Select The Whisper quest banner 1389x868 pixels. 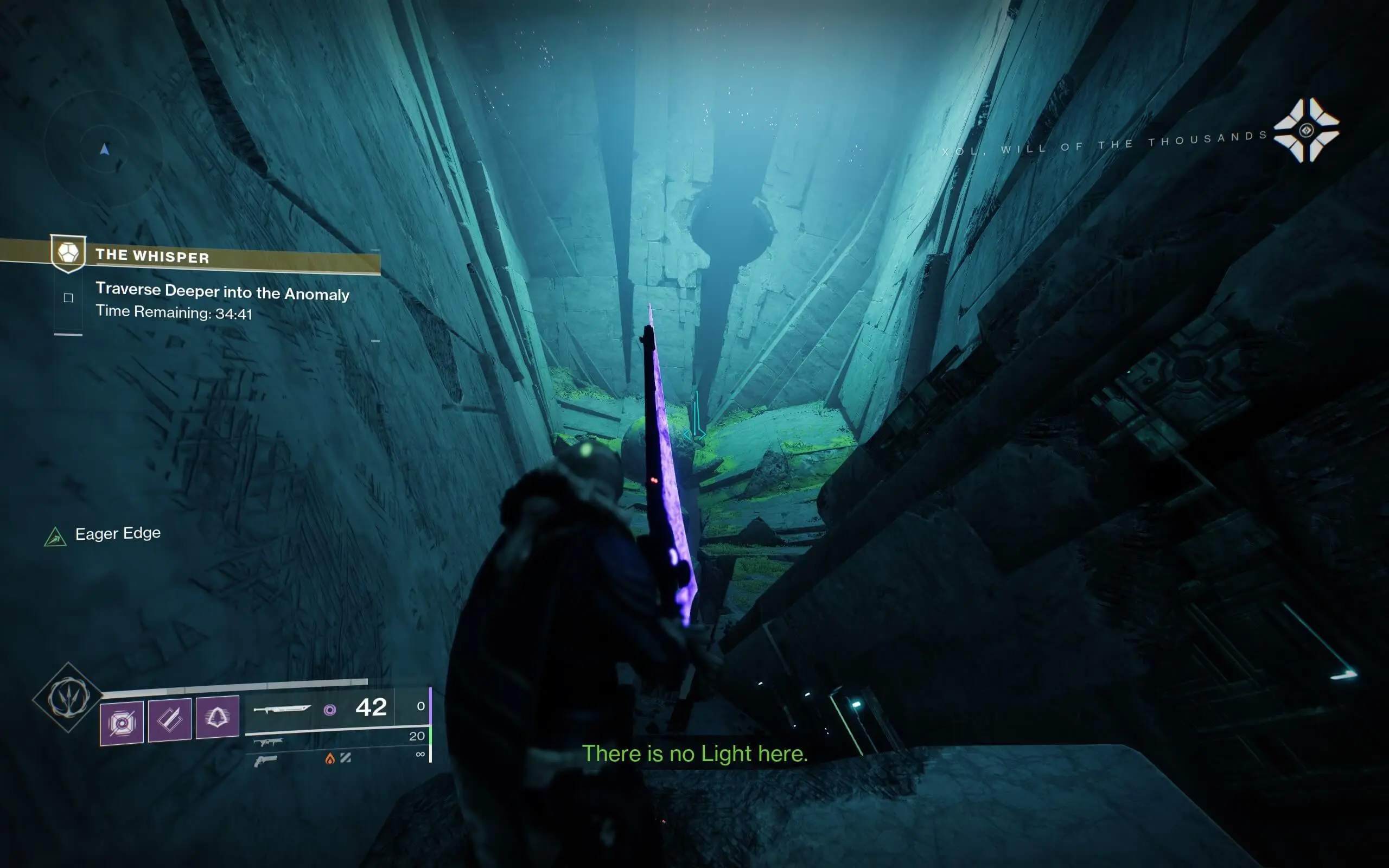pos(152,256)
